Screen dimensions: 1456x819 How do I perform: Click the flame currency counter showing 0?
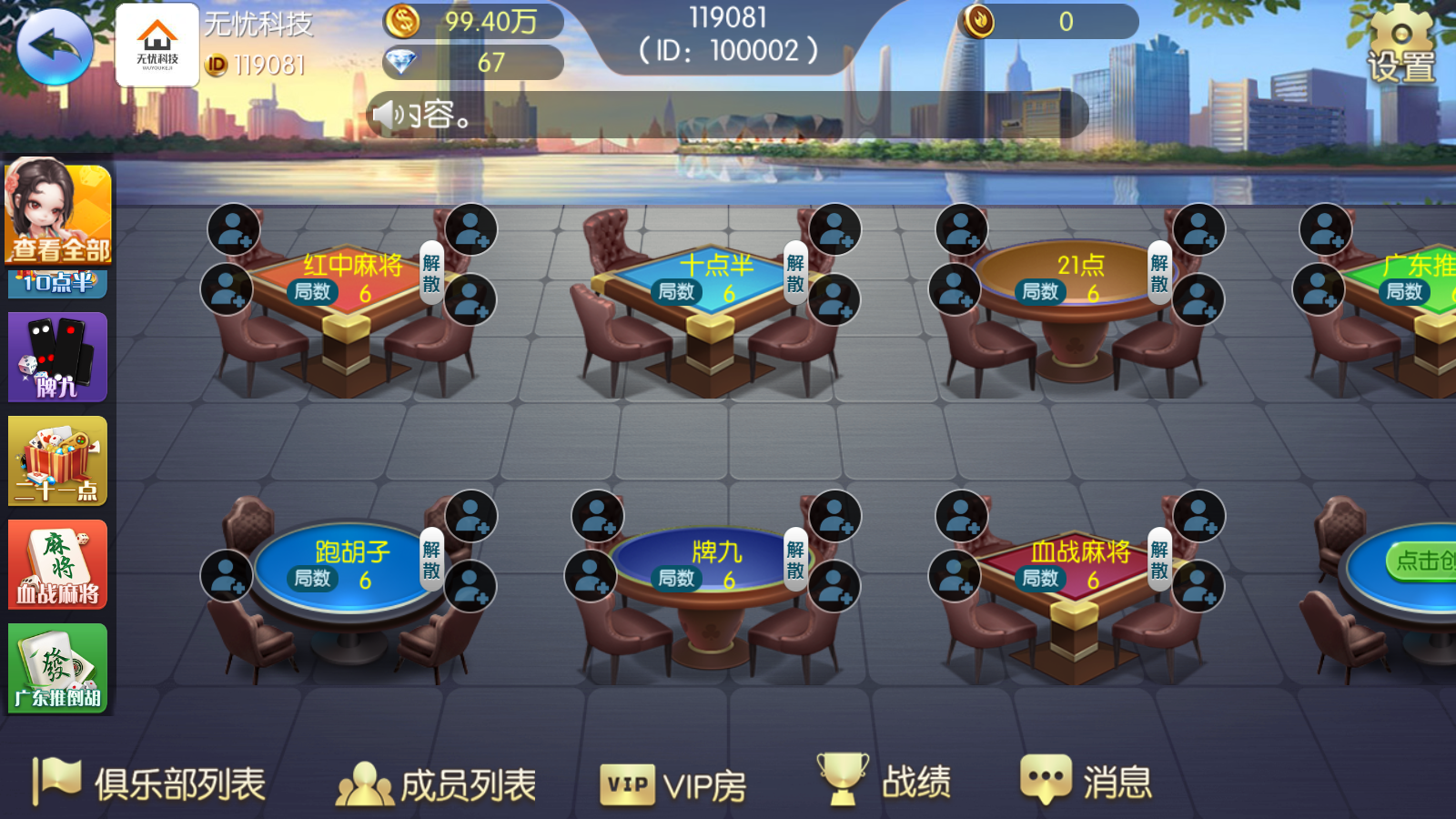(x=1046, y=20)
